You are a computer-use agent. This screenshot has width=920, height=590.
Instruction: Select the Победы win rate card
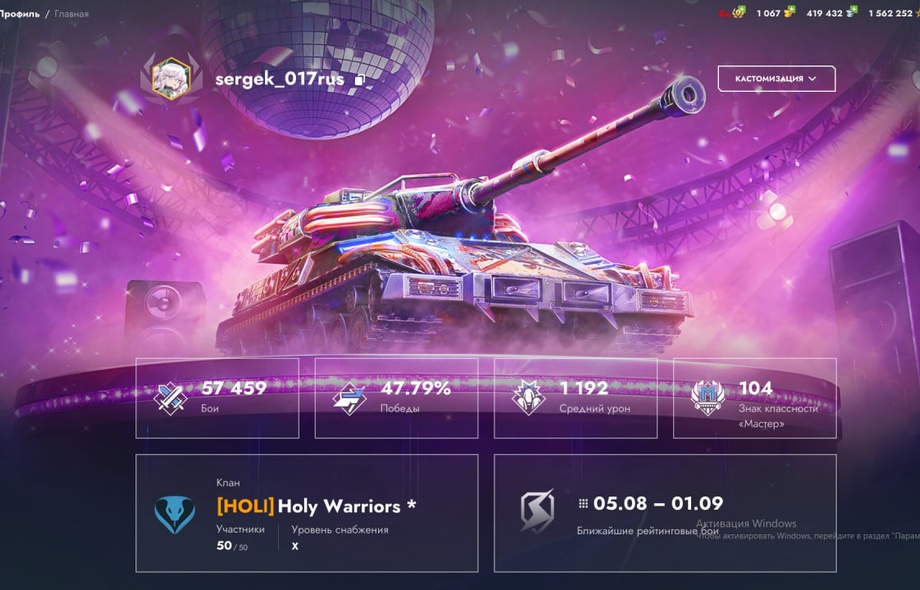(x=396, y=398)
